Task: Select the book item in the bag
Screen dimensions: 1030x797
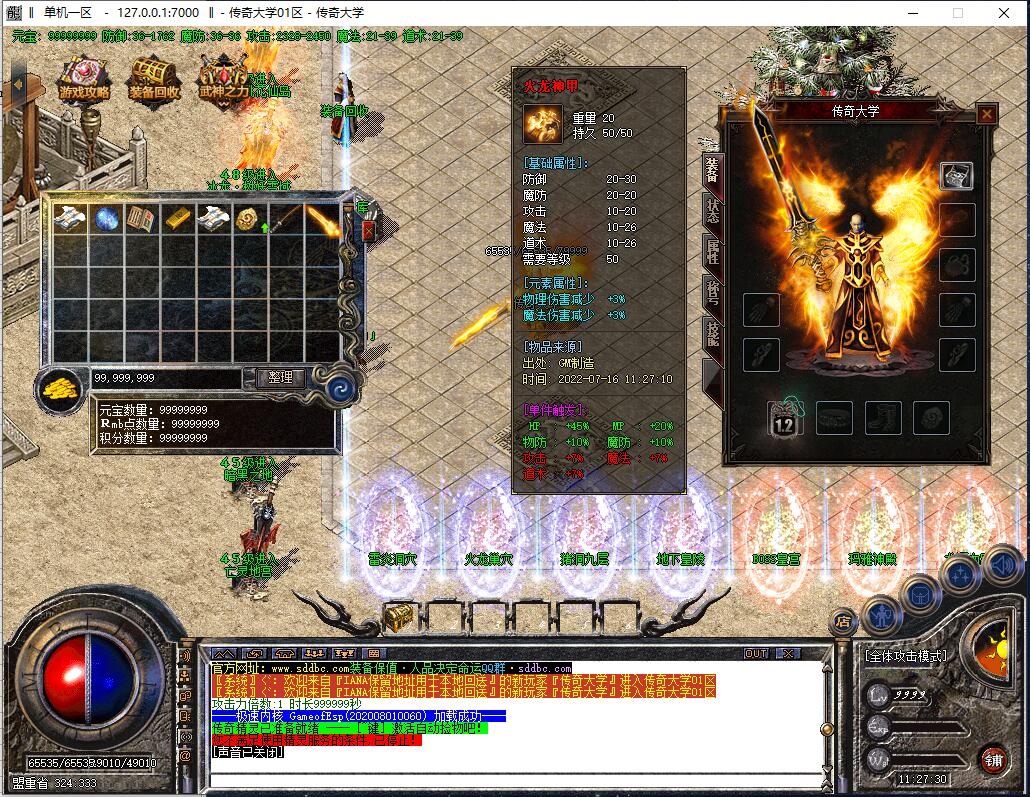Action: point(141,219)
